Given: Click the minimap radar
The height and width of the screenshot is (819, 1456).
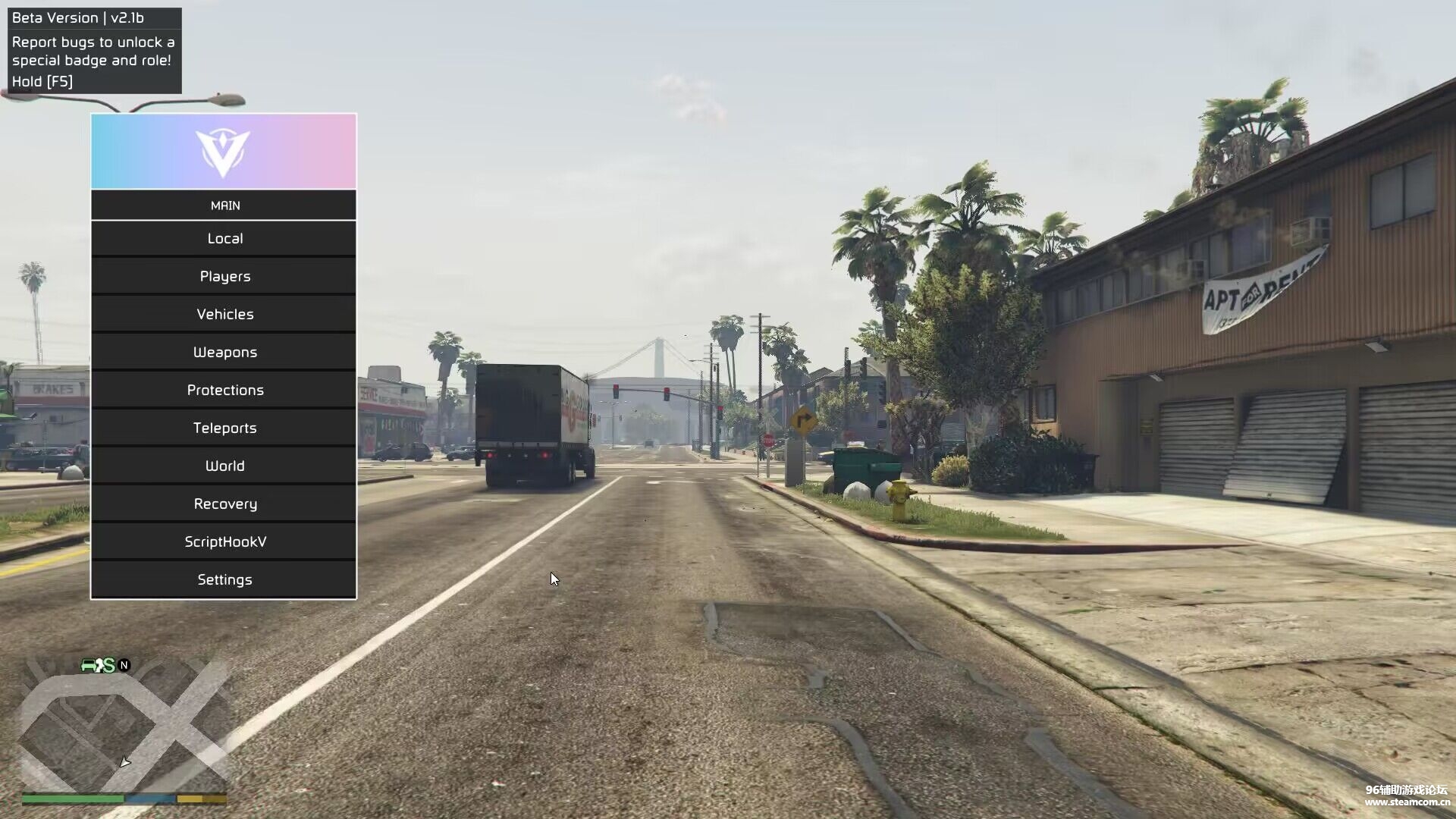Looking at the screenshot, I should (x=124, y=724).
